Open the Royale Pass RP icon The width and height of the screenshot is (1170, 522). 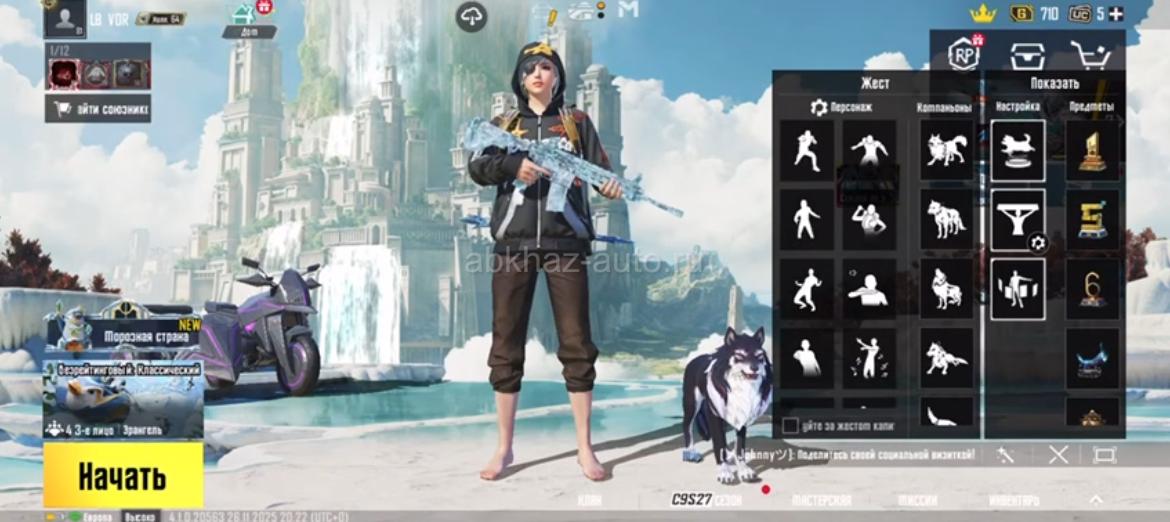coord(965,53)
